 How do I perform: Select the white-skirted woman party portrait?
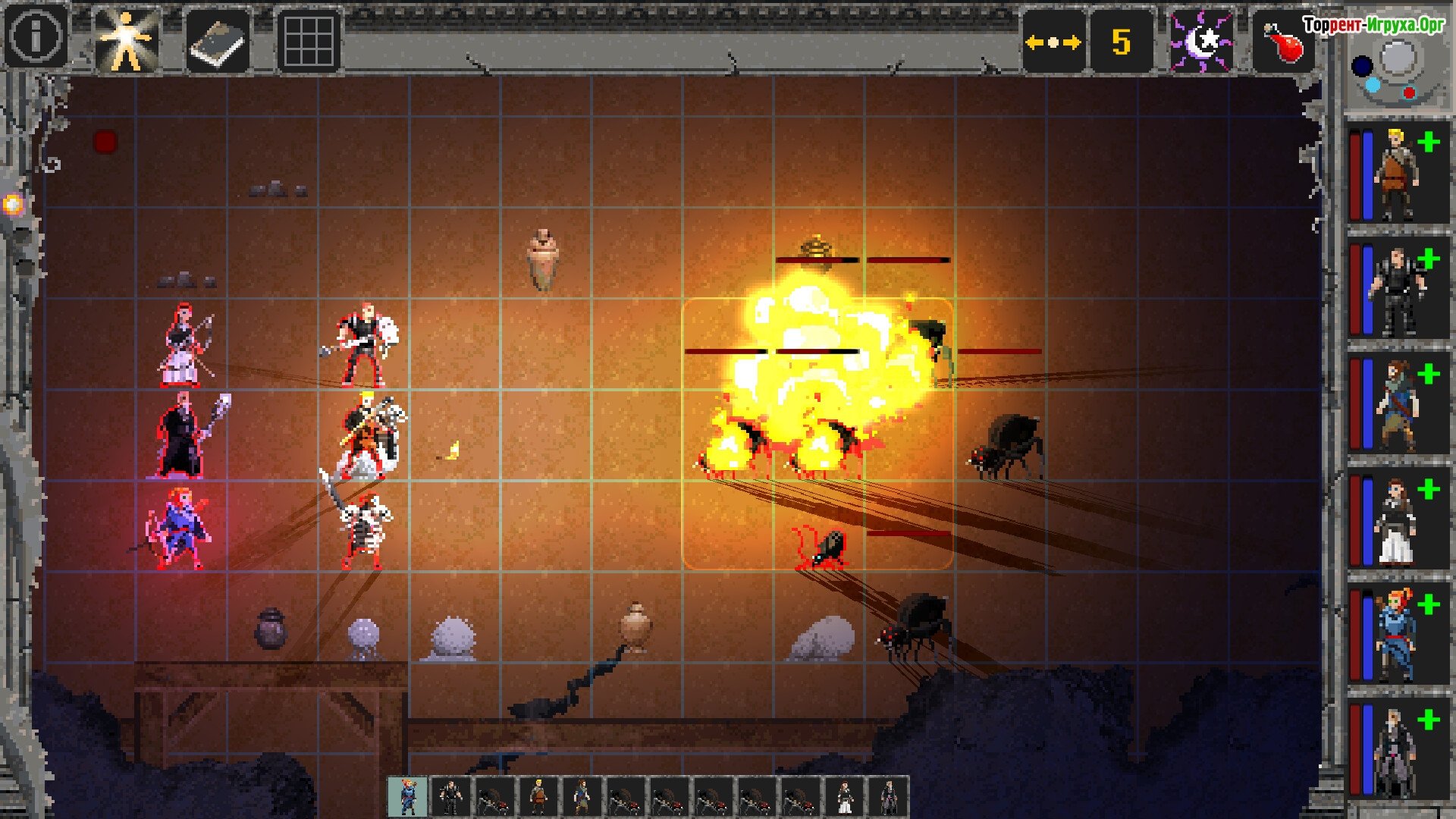coord(1396,523)
